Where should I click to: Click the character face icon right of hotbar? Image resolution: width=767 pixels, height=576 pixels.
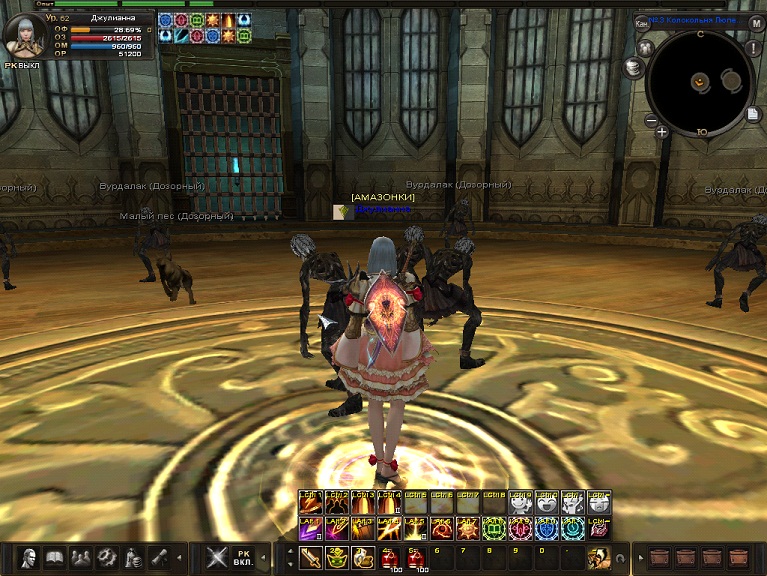597,557
